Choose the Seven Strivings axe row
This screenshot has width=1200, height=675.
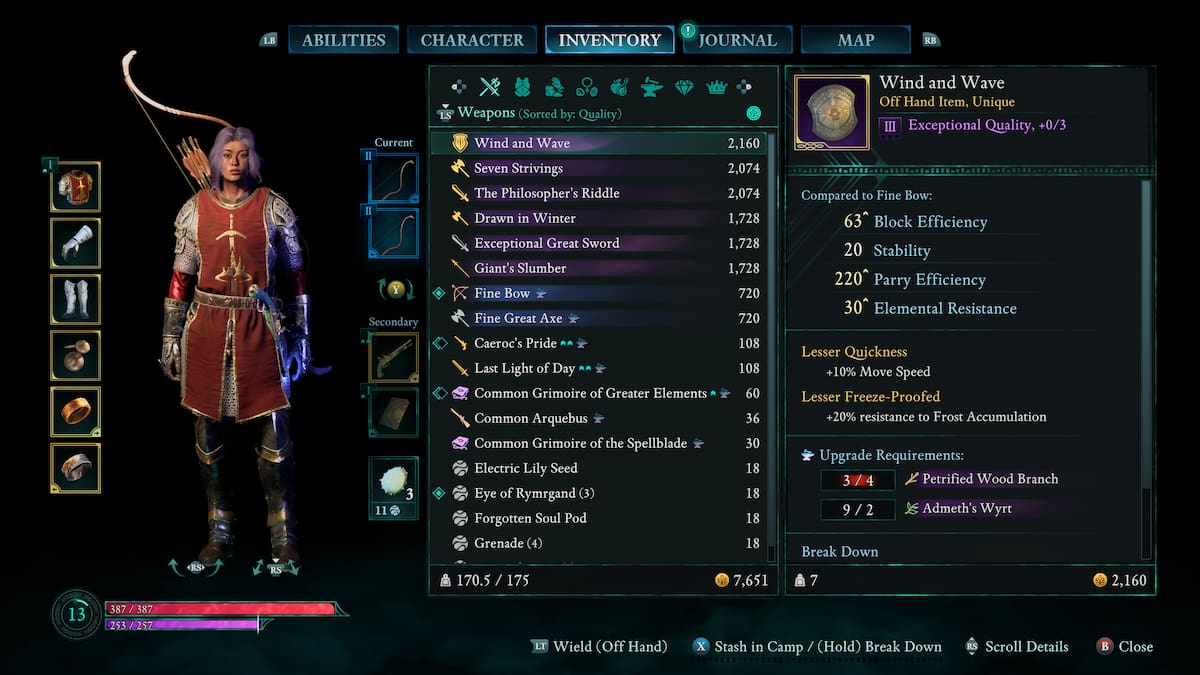click(x=518, y=168)
